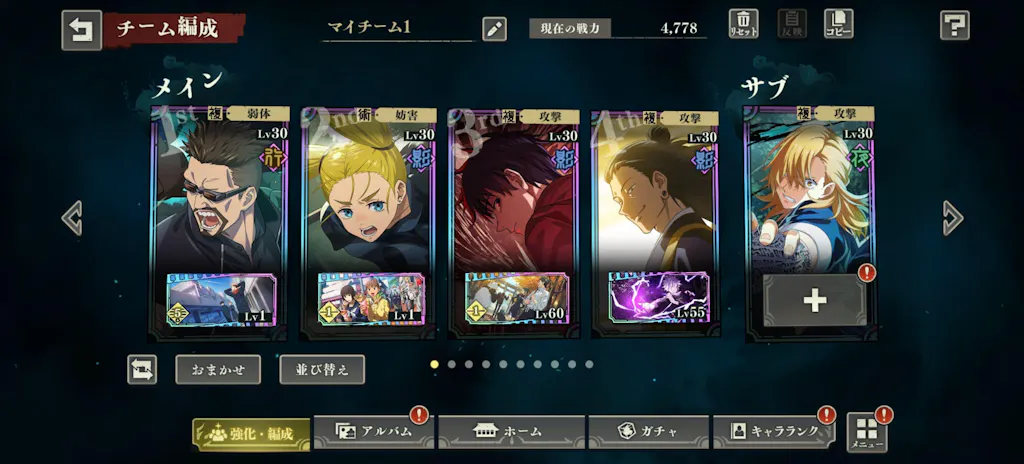Open the question mark help button
This screenshot has width=1024, height=464.
pos(954,25)
